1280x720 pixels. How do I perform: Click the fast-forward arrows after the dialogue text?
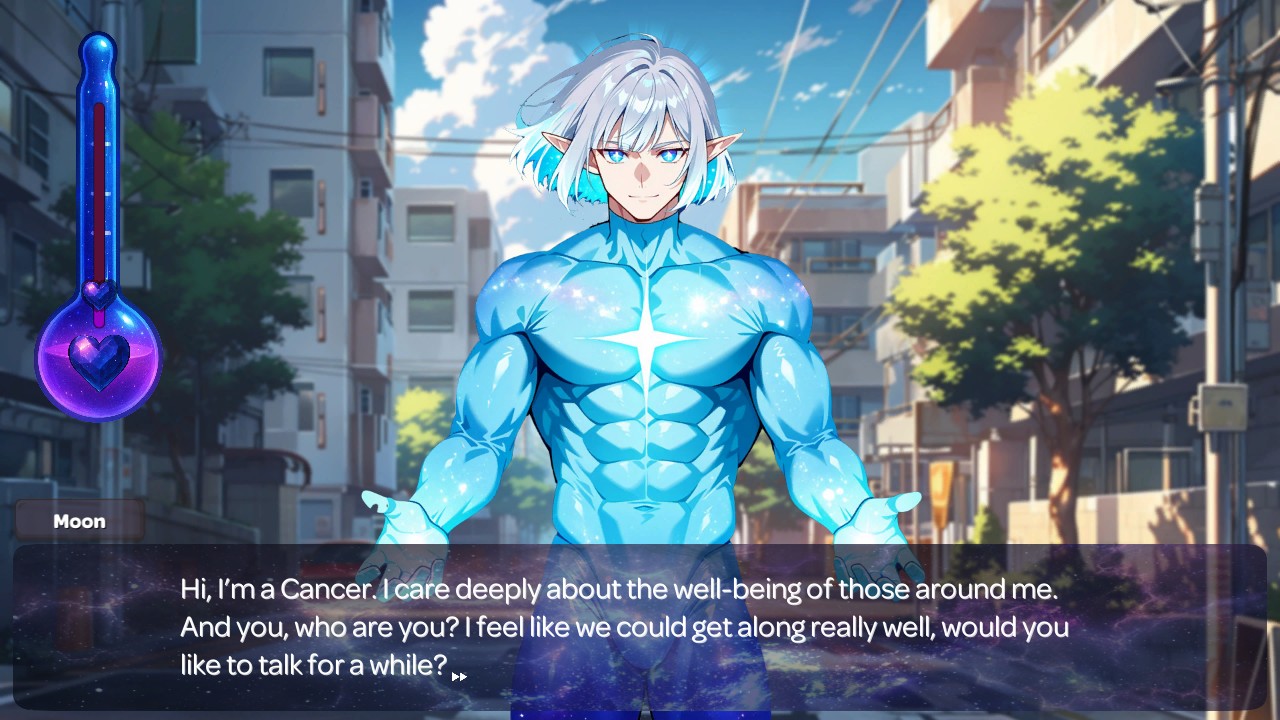click(461, 677)
